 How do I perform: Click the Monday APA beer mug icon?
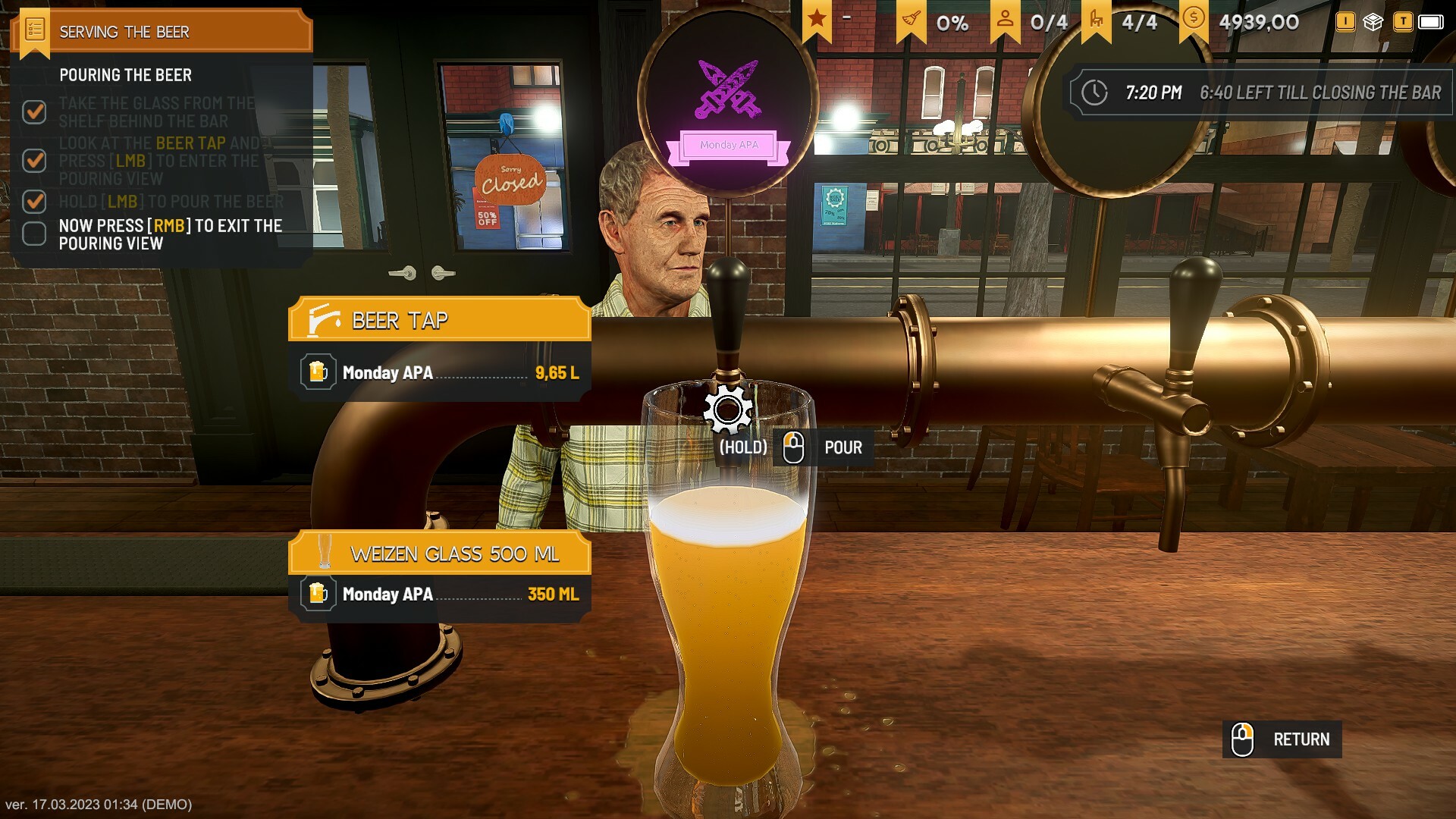[x=319, y=371]
